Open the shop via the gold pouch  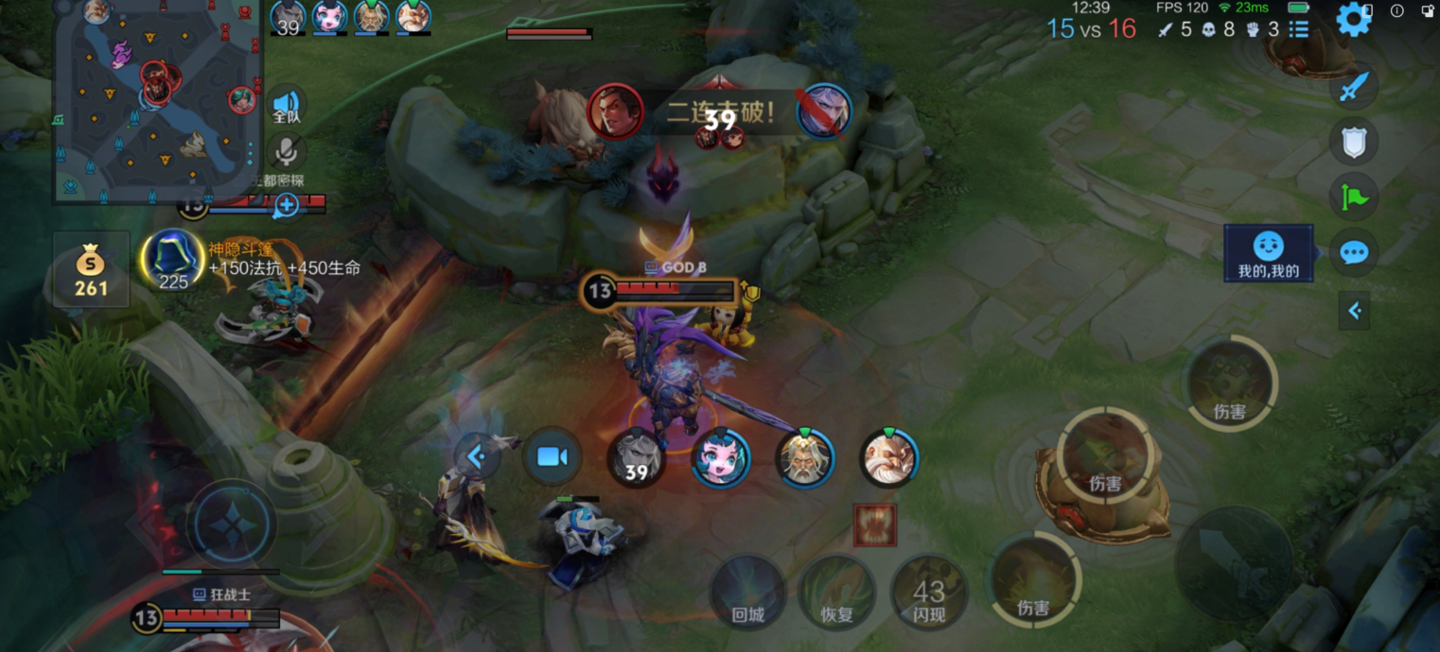tap(91, 269)
